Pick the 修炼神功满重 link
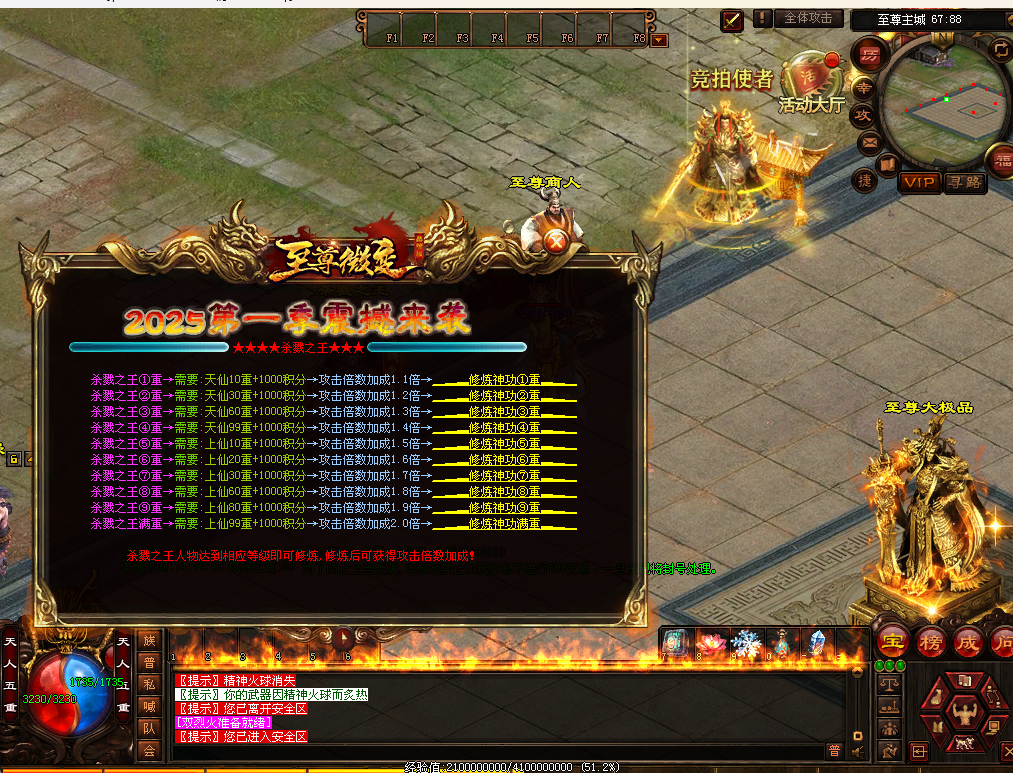This screenshot has height=773, width=1013. point(505,524)
